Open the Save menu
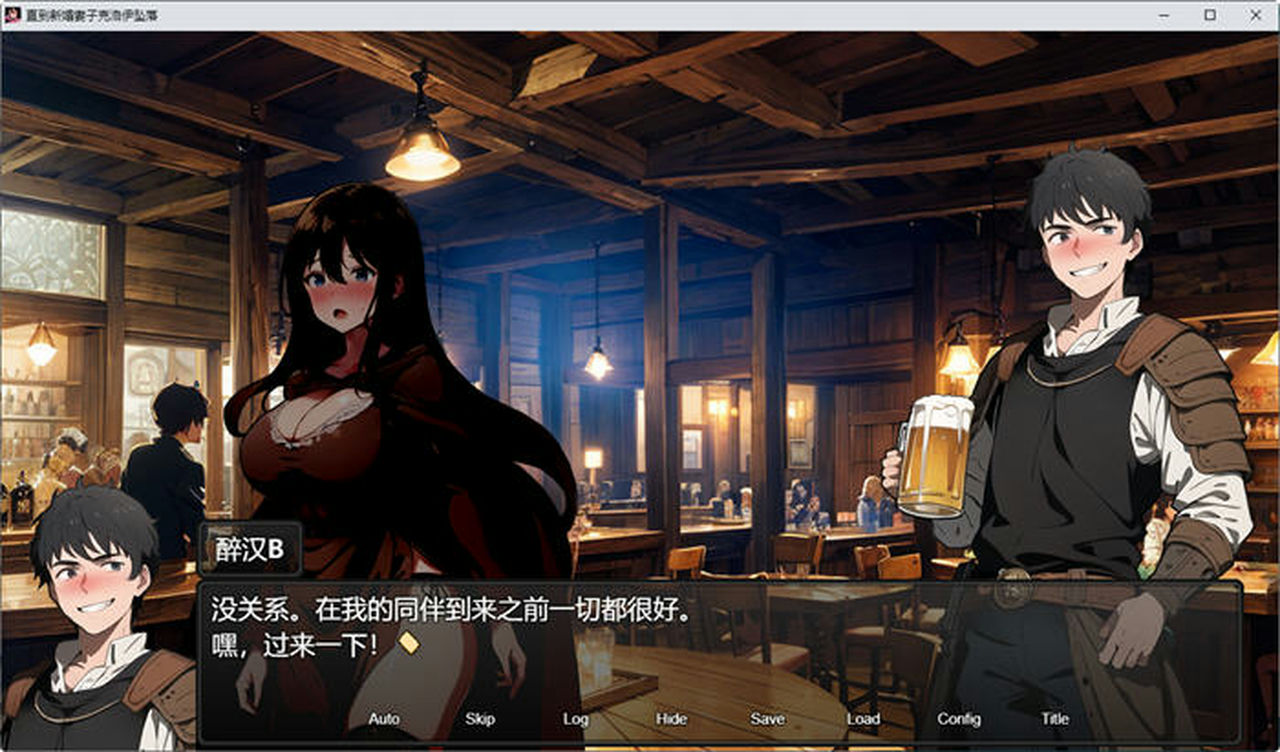 [x=766, y=719]
